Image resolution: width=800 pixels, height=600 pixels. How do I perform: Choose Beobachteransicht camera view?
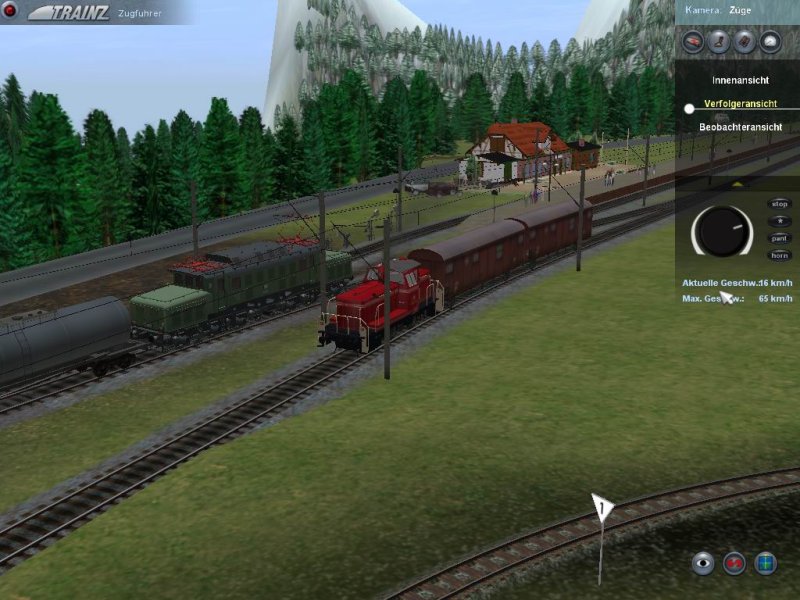click(740, 127)
